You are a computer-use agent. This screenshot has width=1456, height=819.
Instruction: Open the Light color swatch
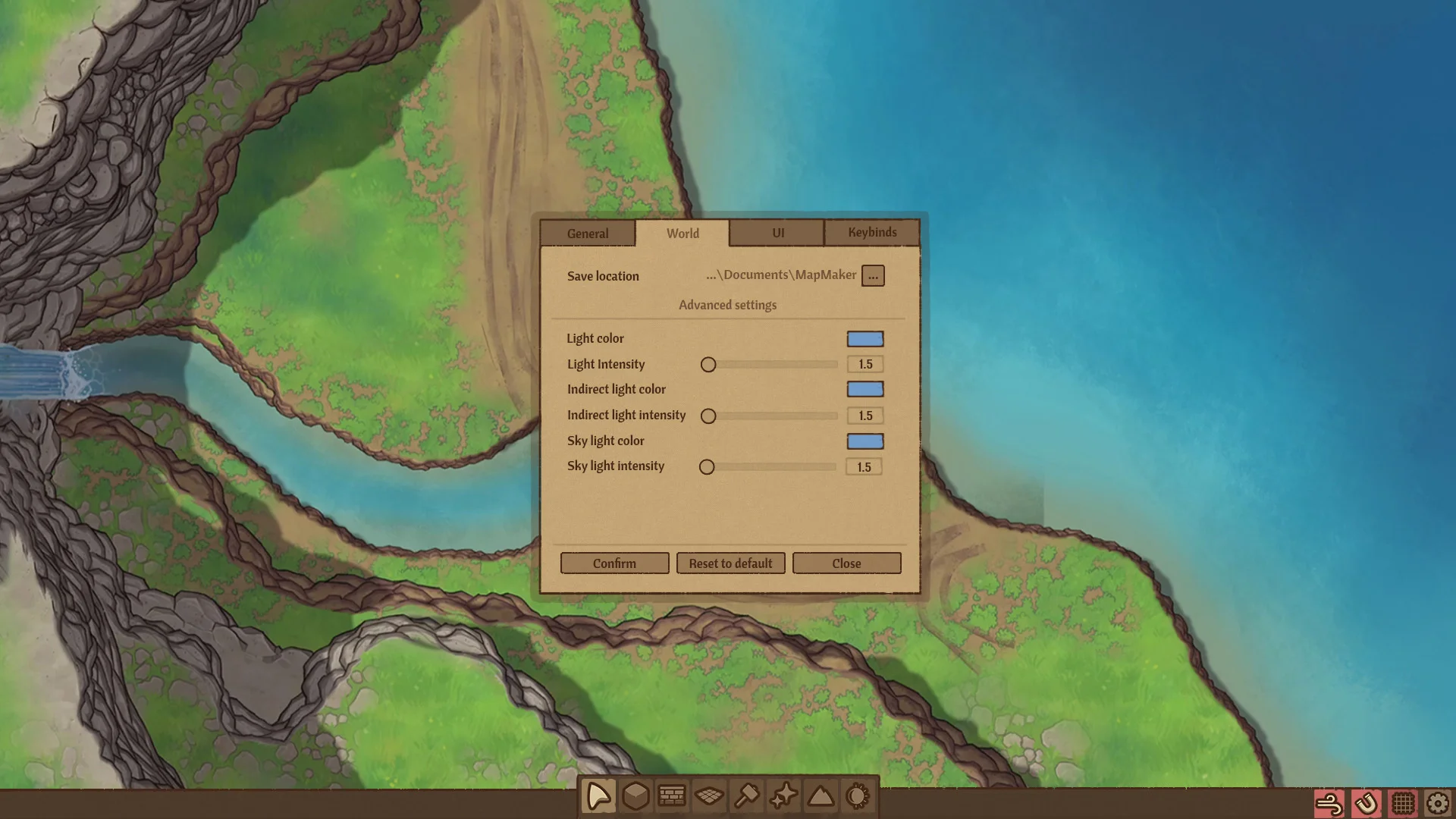865,338
